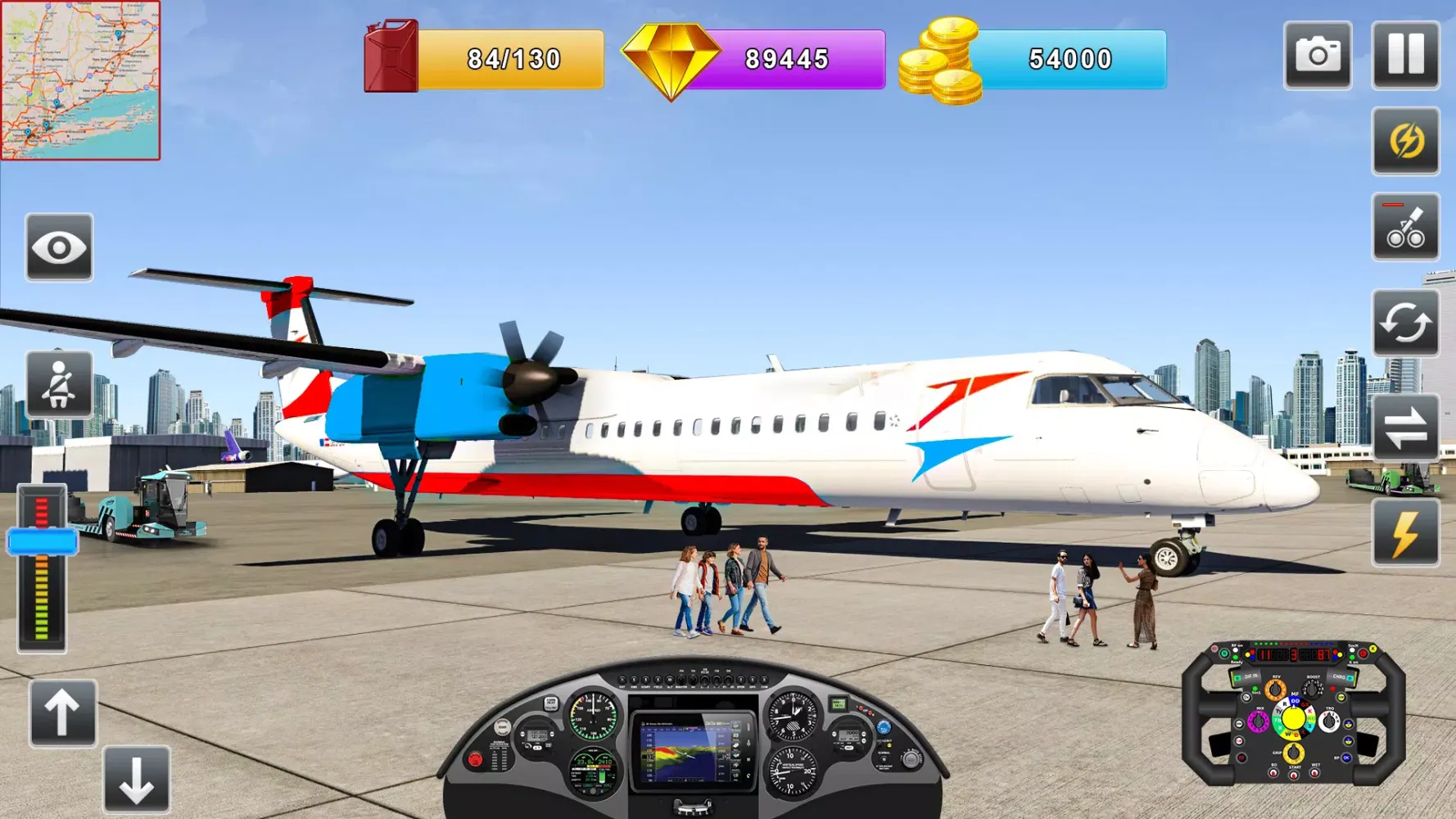Check the 54000 coin balance
Viewport: 1456px width, 819px height.
tap(1069, 59)
